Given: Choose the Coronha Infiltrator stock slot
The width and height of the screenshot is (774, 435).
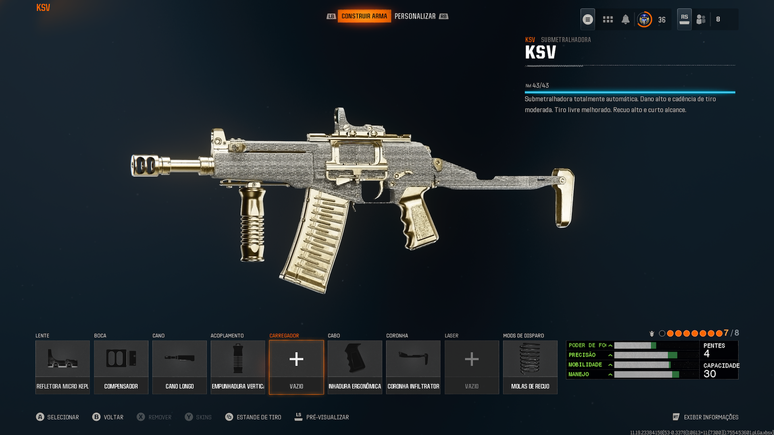Looking at the screenshot, I should [x=413, y=366].
